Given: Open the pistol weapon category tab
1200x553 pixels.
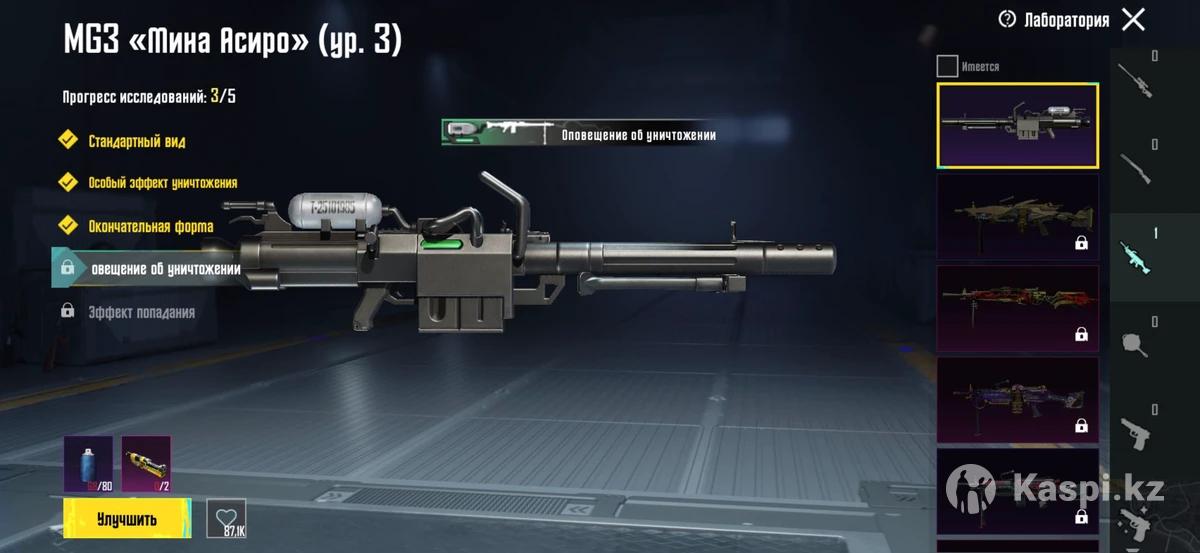Looking at the screenshot, I should tap(1135, 433).
